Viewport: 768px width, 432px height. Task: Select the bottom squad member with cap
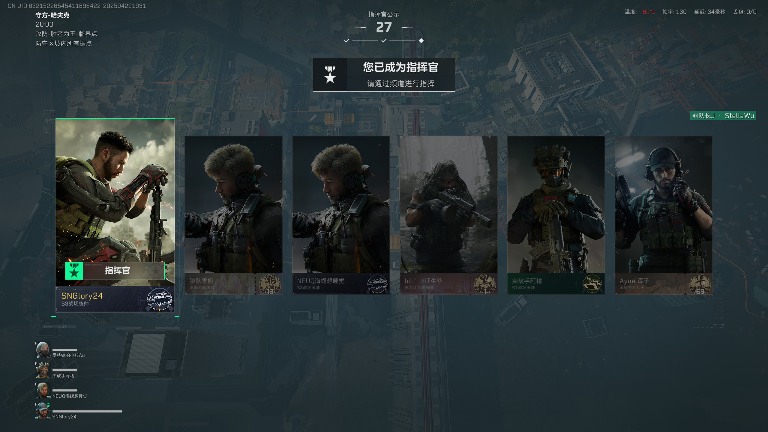tap(43, 410)
